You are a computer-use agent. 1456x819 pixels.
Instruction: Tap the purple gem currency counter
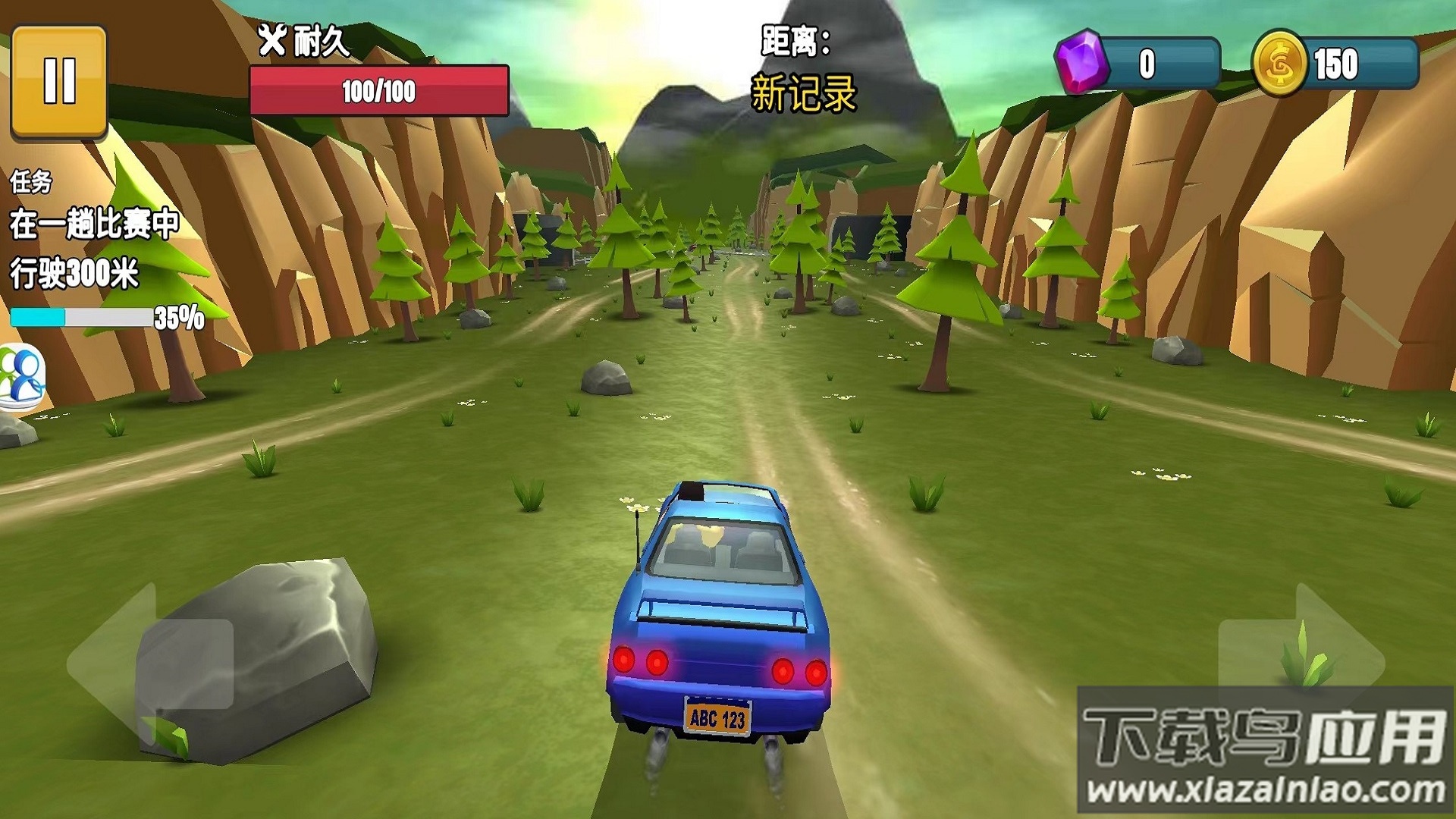1137,64
